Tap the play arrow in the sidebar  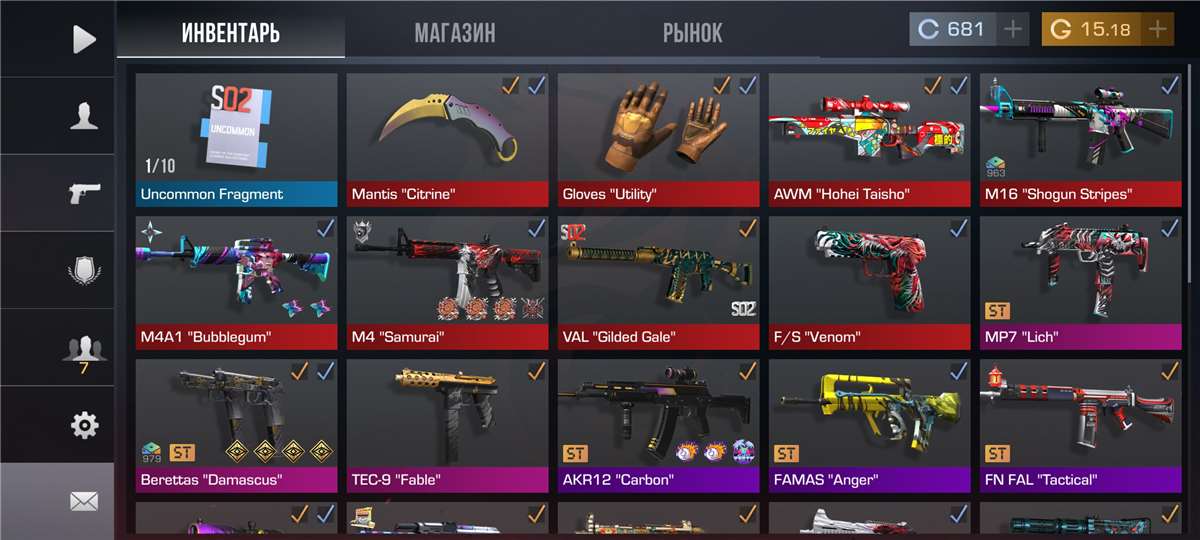84,39
